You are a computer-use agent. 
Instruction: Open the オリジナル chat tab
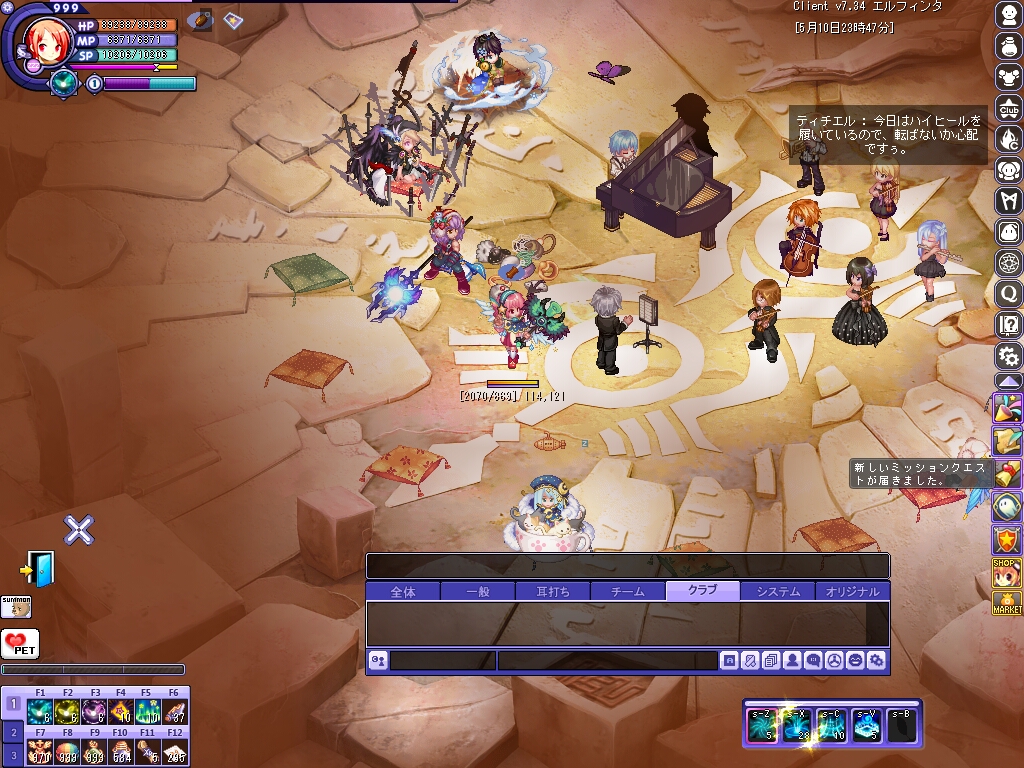point(853,591)
